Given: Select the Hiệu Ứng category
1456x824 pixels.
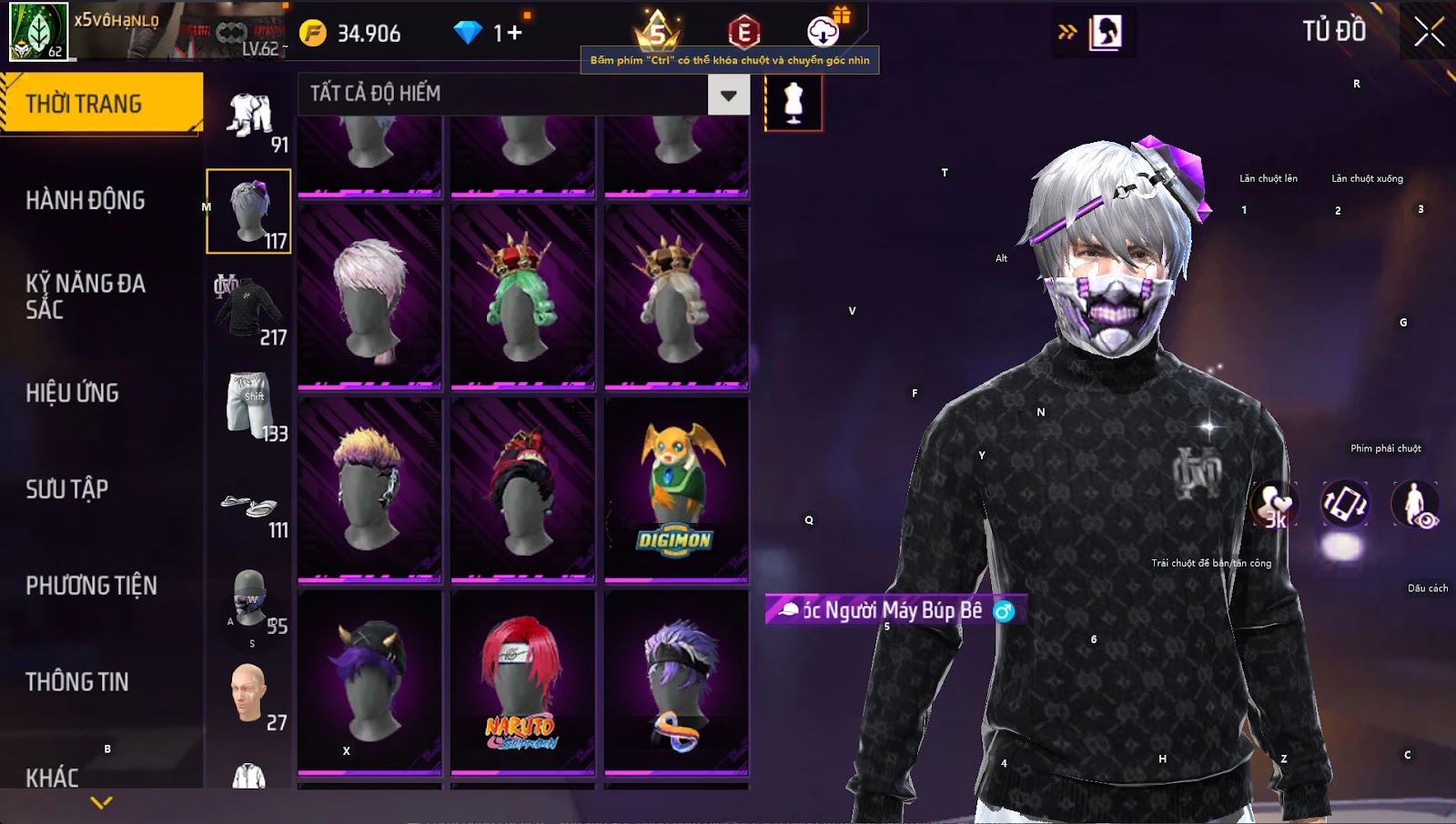Looking at the screenshot, I should point(73,393).
